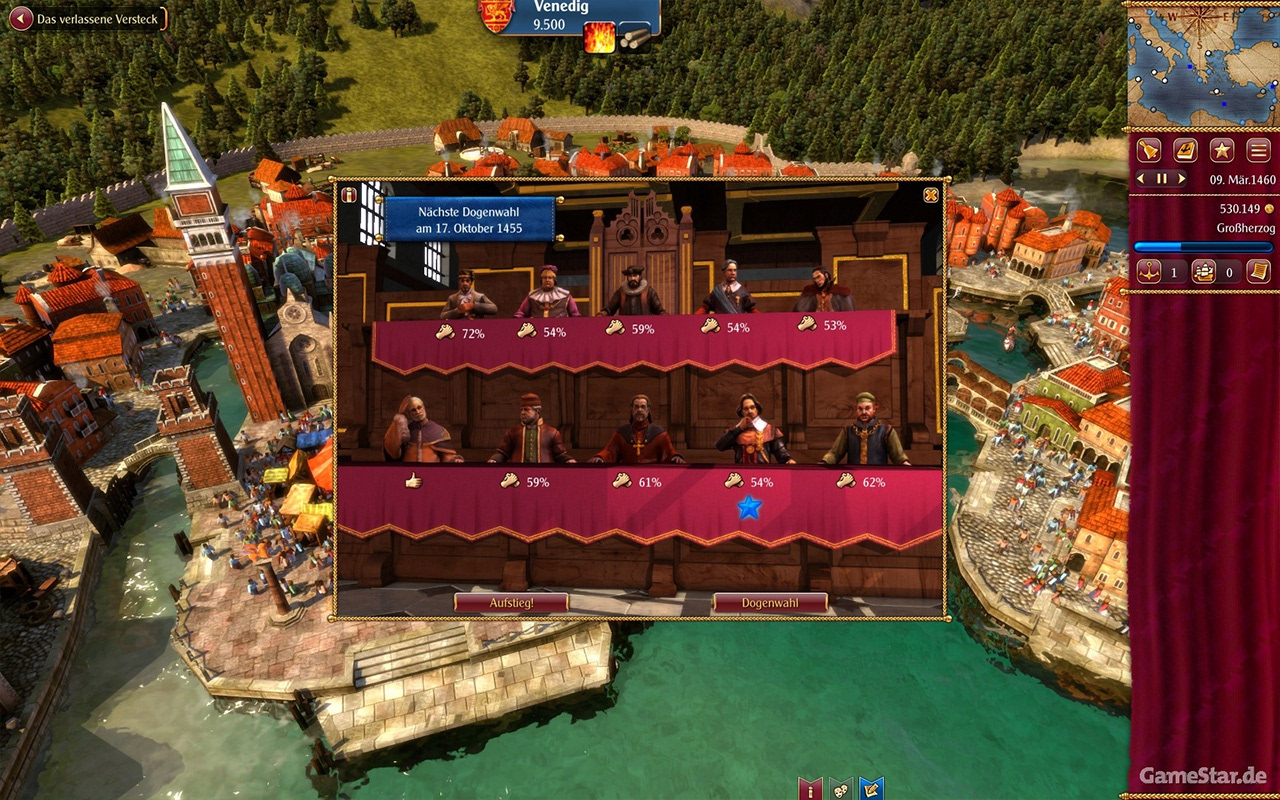
Task: Decrease game speed with left arrow
Action: [x=1142, y=179]
